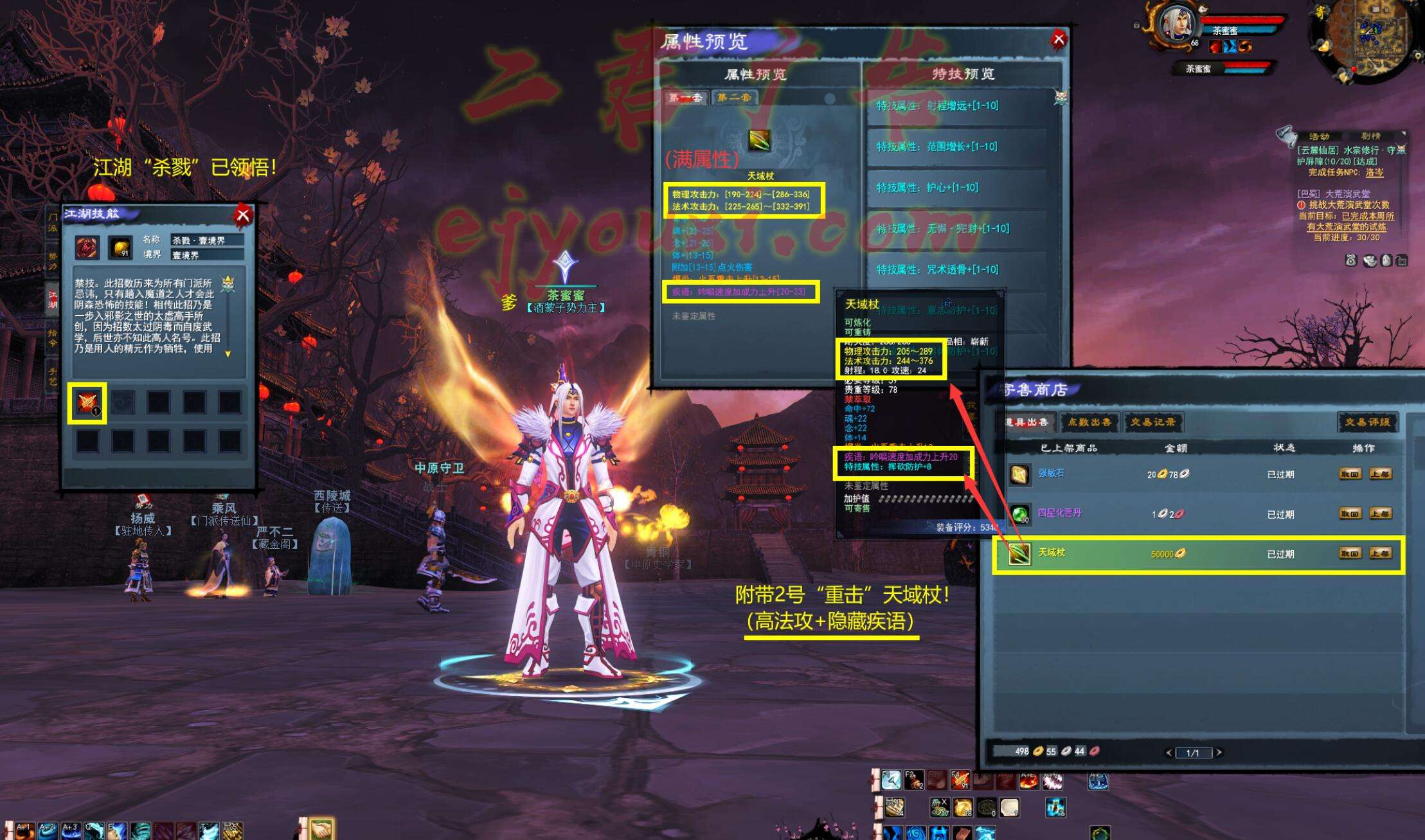This screenshot has width=1425, height=840.
Task: Retrieve the 天域杖 with its 取回 button
Action: coord(1350,553)
